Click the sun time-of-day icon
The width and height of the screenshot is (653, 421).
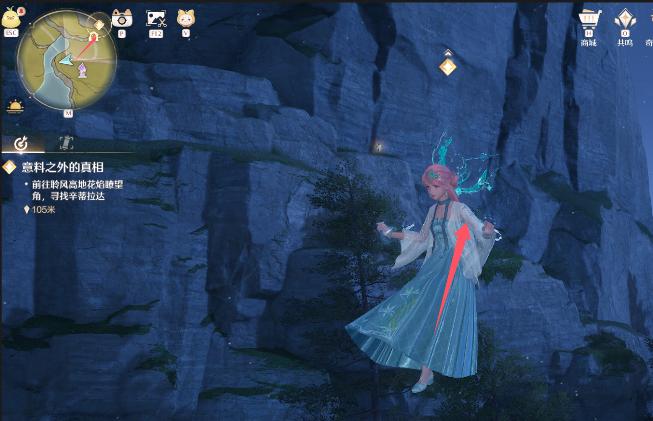tap(15, 105)
